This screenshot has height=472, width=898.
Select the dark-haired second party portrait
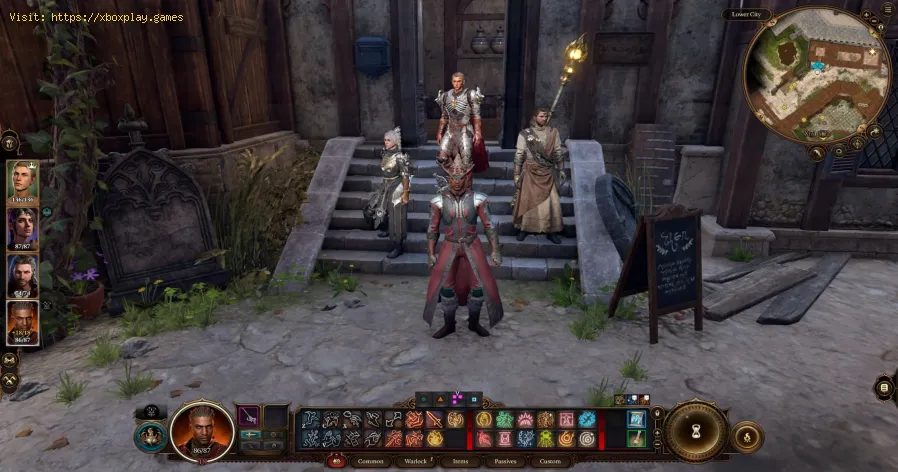pyautogui.click(x=23, y=226)
